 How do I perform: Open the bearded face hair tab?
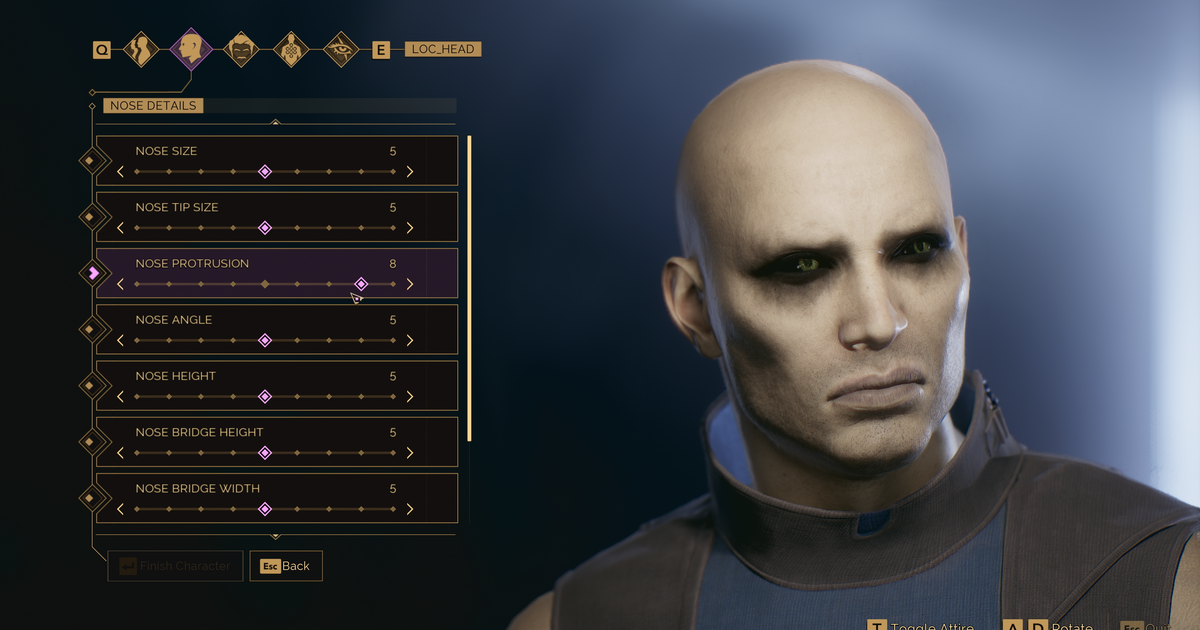click(241, 49)
